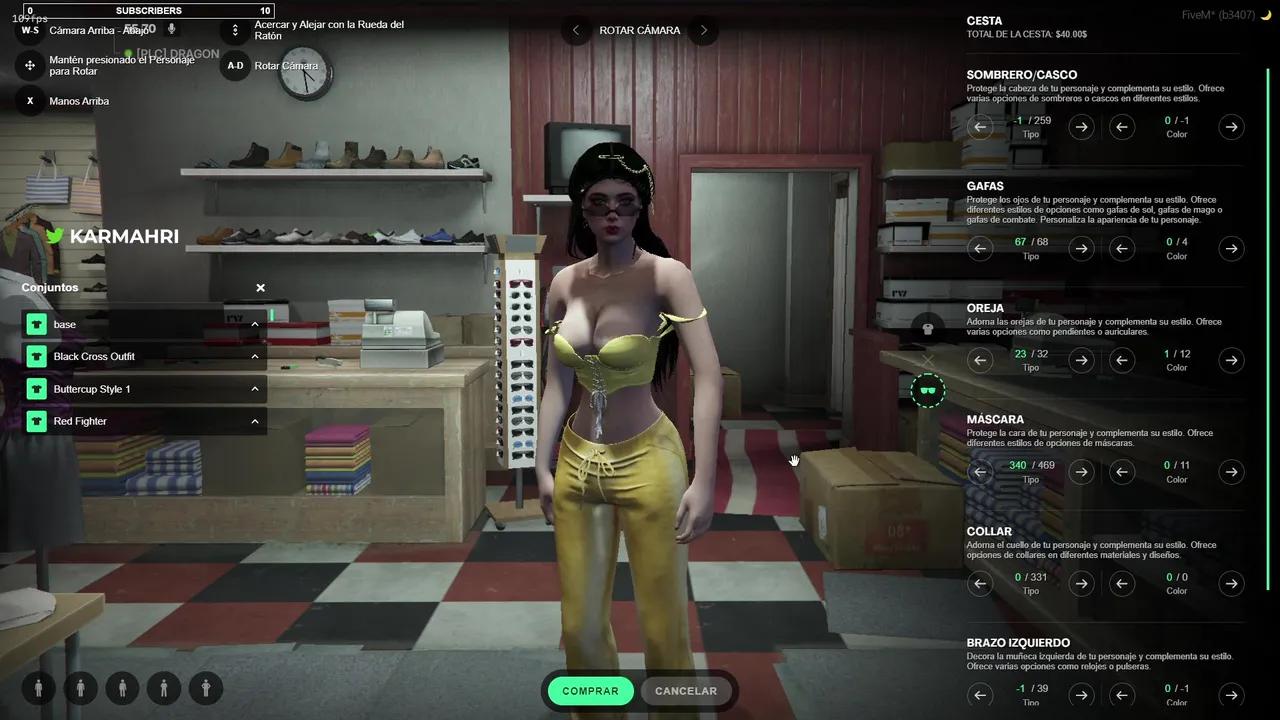Toggle the glowing green glasses prop icon

pyautogui.click(x=928, y=390)
